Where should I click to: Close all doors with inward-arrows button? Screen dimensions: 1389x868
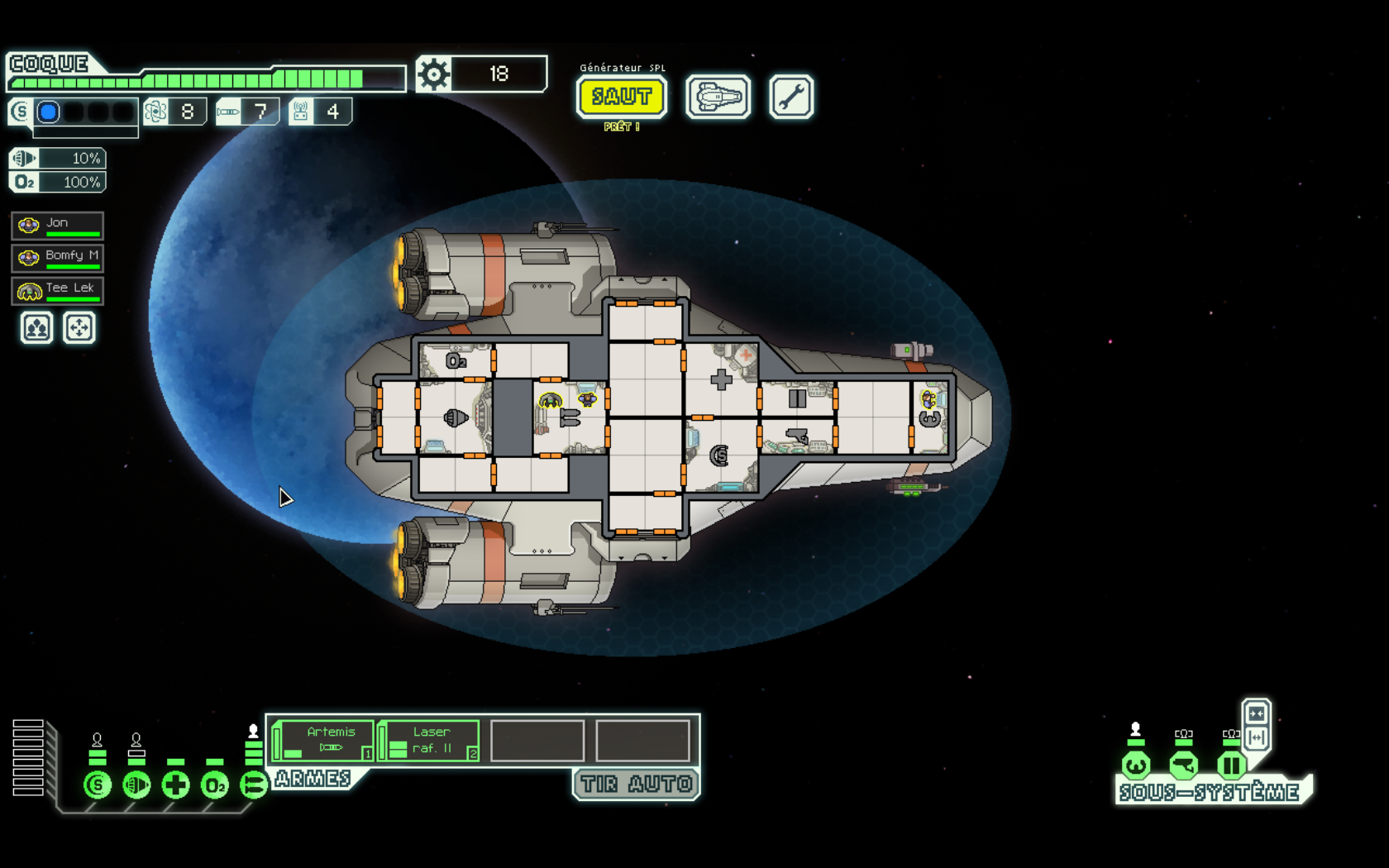(1256, 713)
